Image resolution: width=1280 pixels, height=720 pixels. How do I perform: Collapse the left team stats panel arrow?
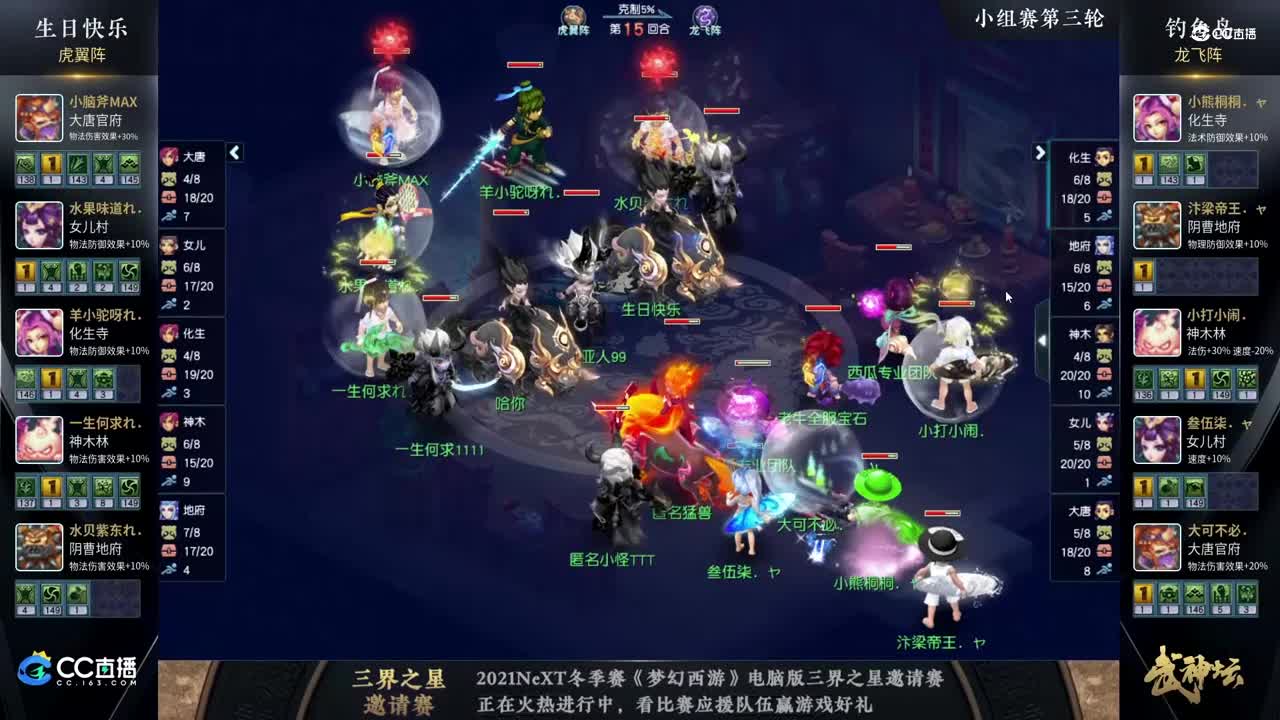point(235,153)
